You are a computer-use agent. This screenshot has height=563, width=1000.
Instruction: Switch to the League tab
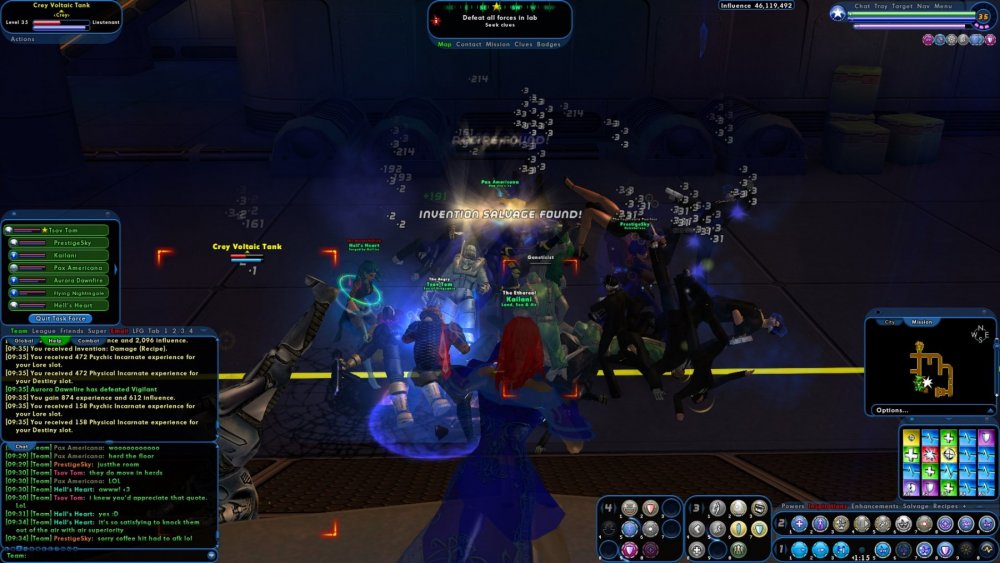[44, 330]
